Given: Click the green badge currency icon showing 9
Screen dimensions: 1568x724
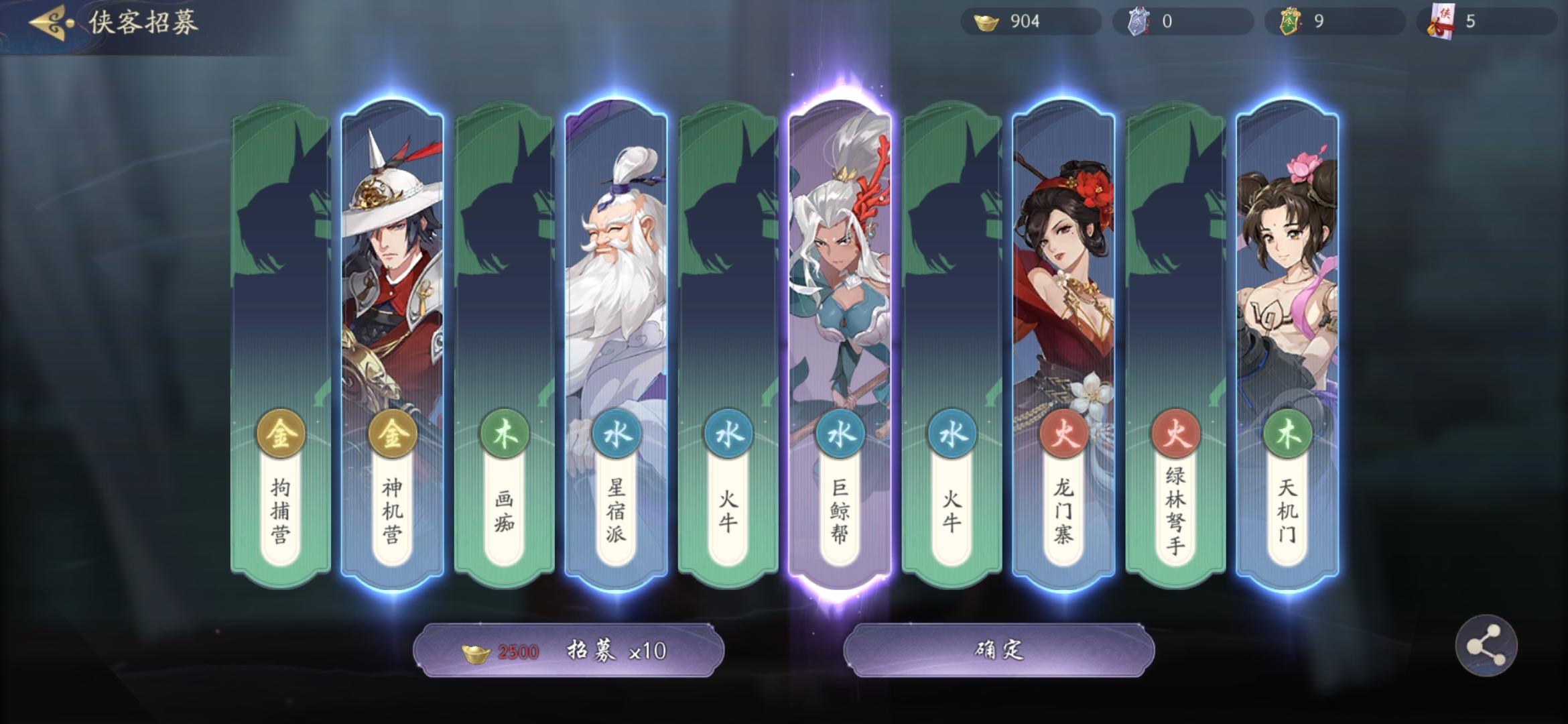Looking at the screenshot, I should [x=1279, y=21].
